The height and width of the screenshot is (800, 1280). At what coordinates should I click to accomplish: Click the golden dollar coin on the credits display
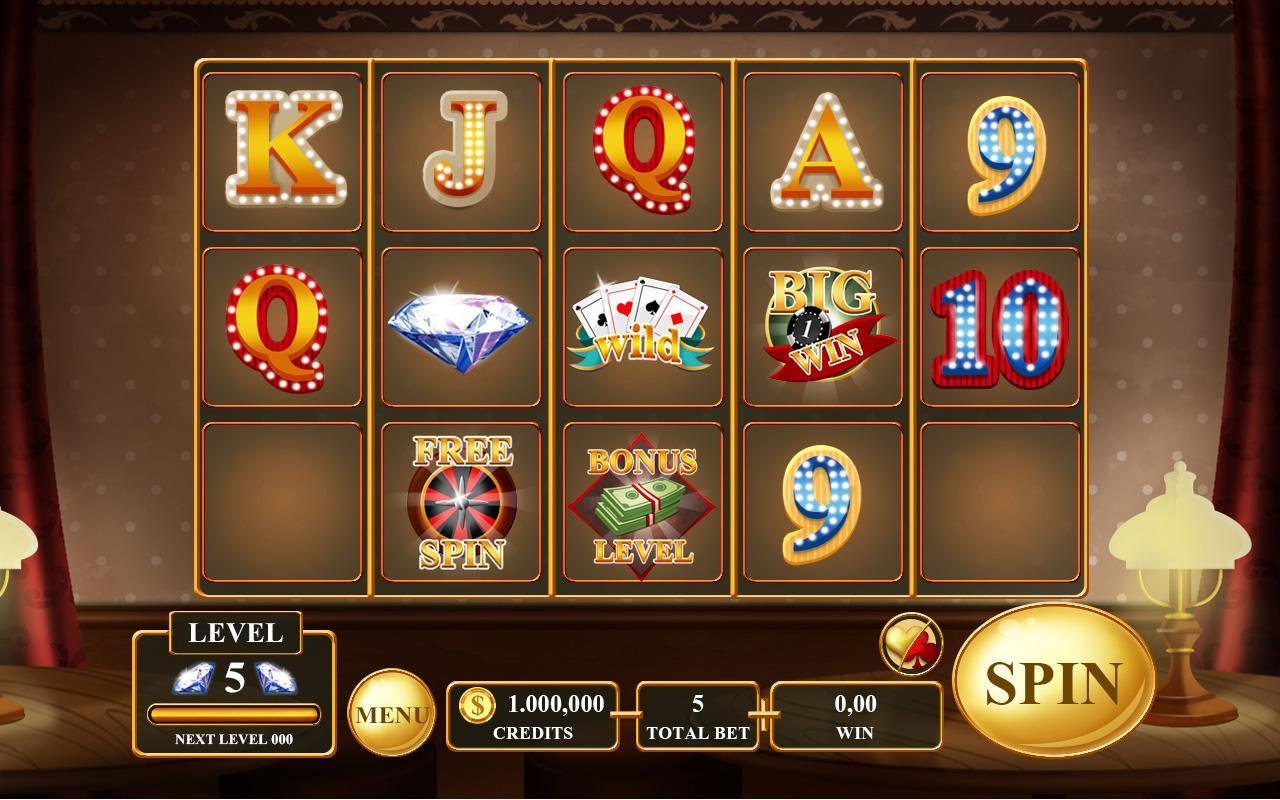[x=478, y=704]
